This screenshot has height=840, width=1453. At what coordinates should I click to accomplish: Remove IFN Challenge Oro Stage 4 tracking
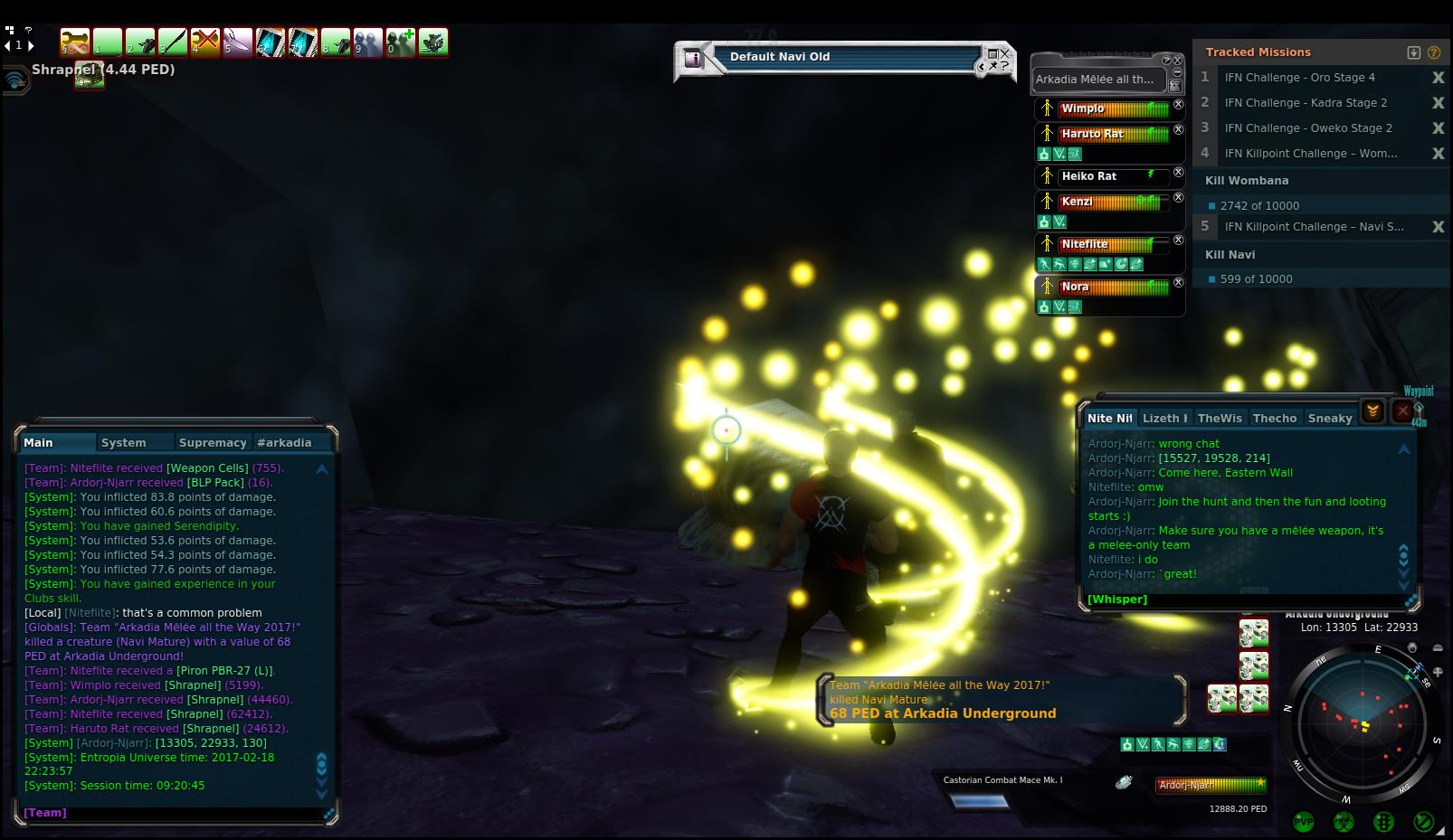(x=1438, y=78)
